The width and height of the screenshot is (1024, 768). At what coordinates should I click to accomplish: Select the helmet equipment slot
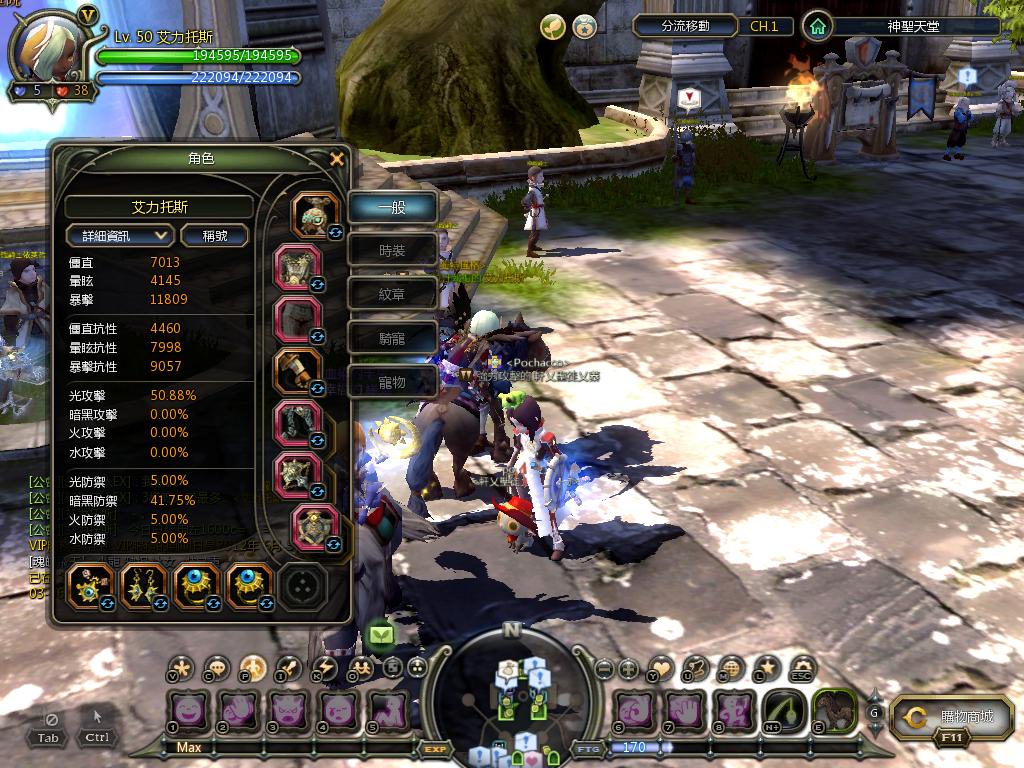tap(315, 215)
